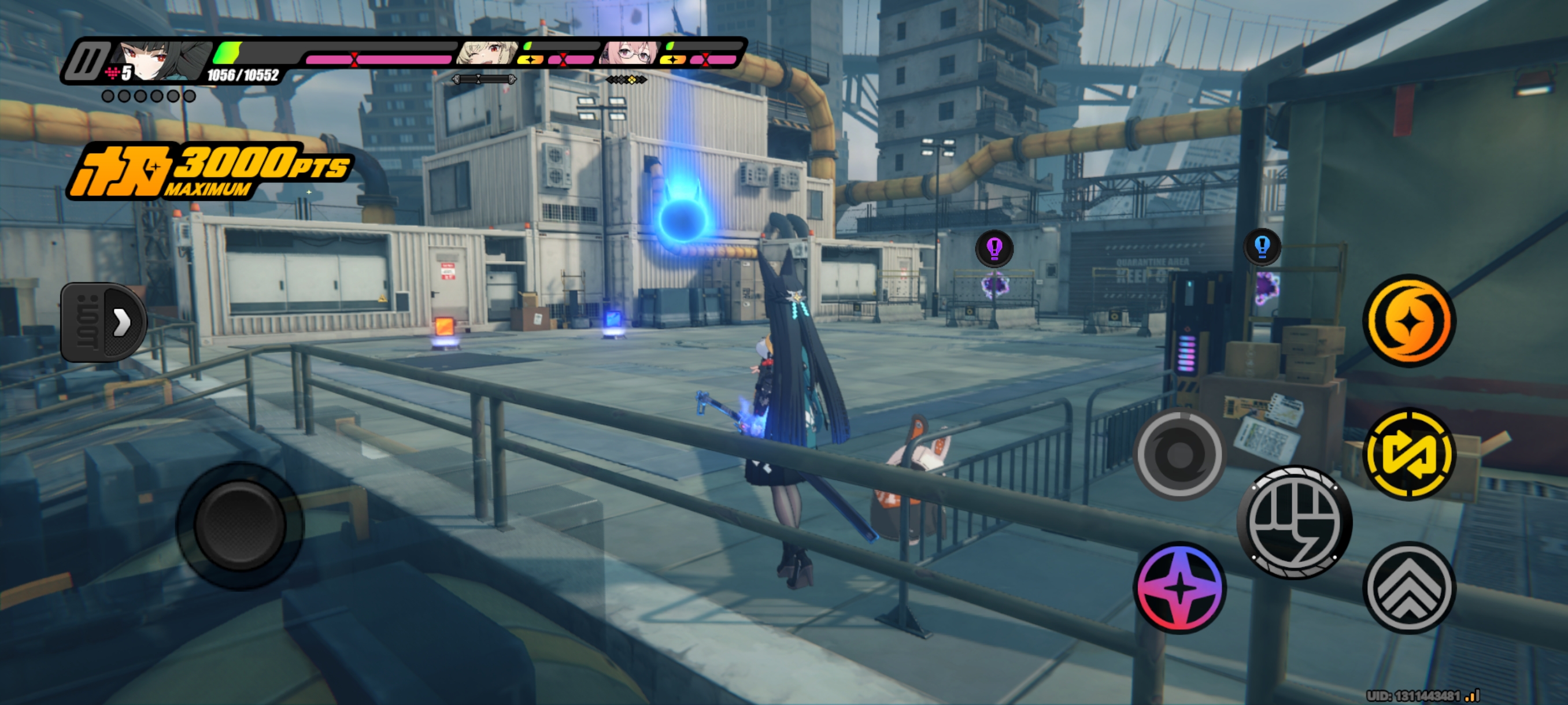The width and height of the screenshot is (1568, 705).
Task: Switch to the blonde teammate portrait
Action: coord(487,54)
